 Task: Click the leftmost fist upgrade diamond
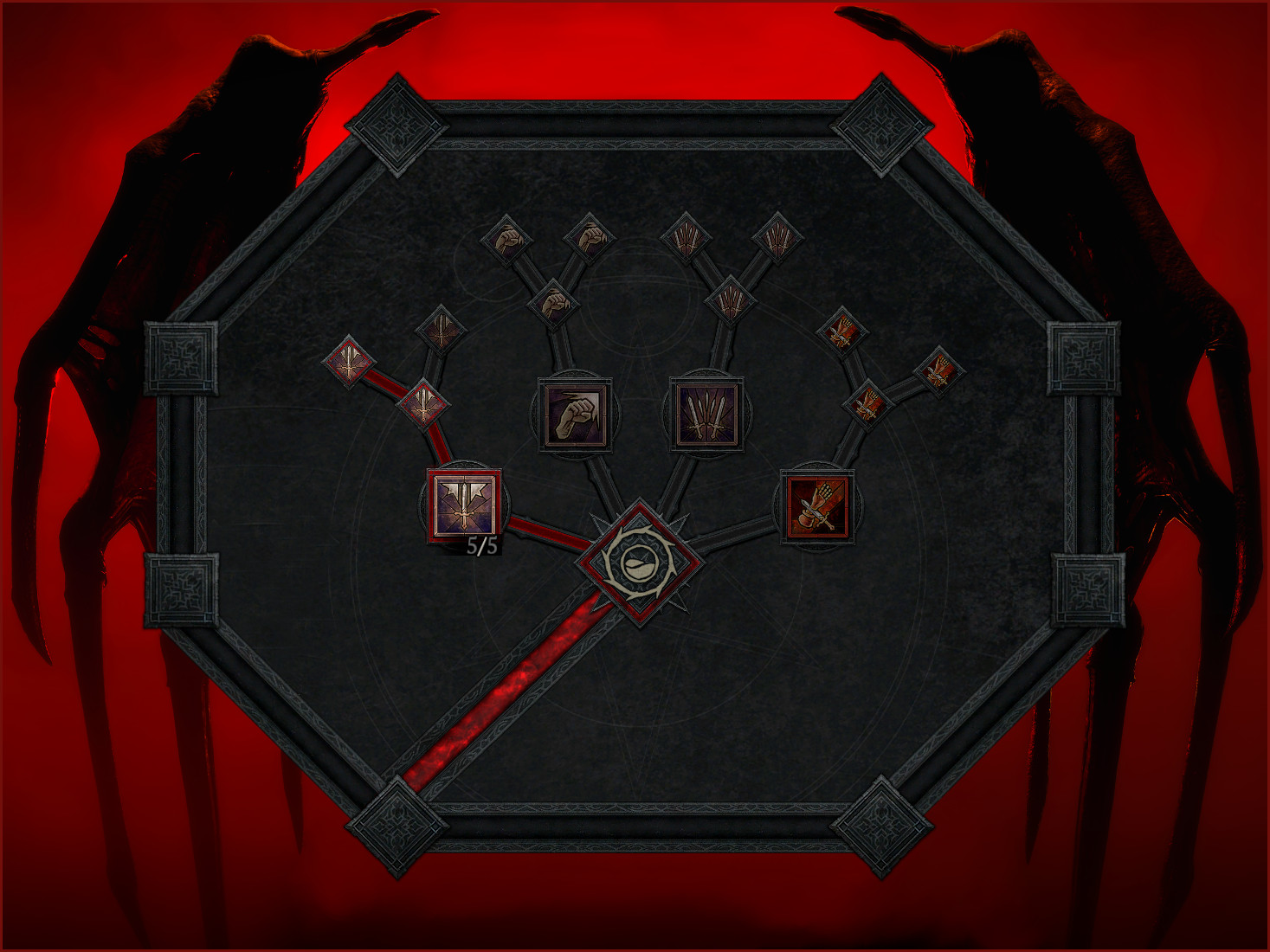click(509, 241)
